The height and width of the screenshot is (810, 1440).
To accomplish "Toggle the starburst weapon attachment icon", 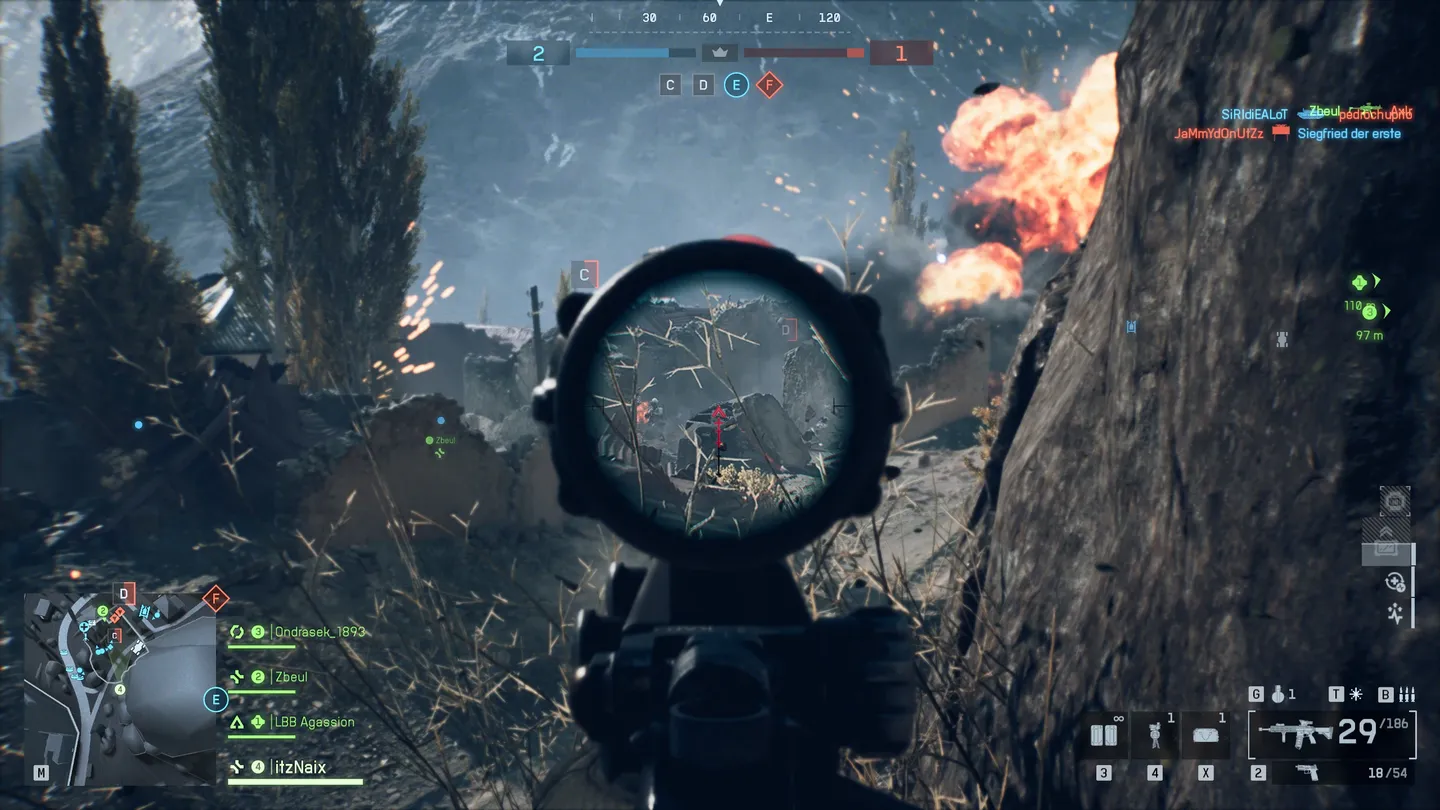I will coord(1356,694).
